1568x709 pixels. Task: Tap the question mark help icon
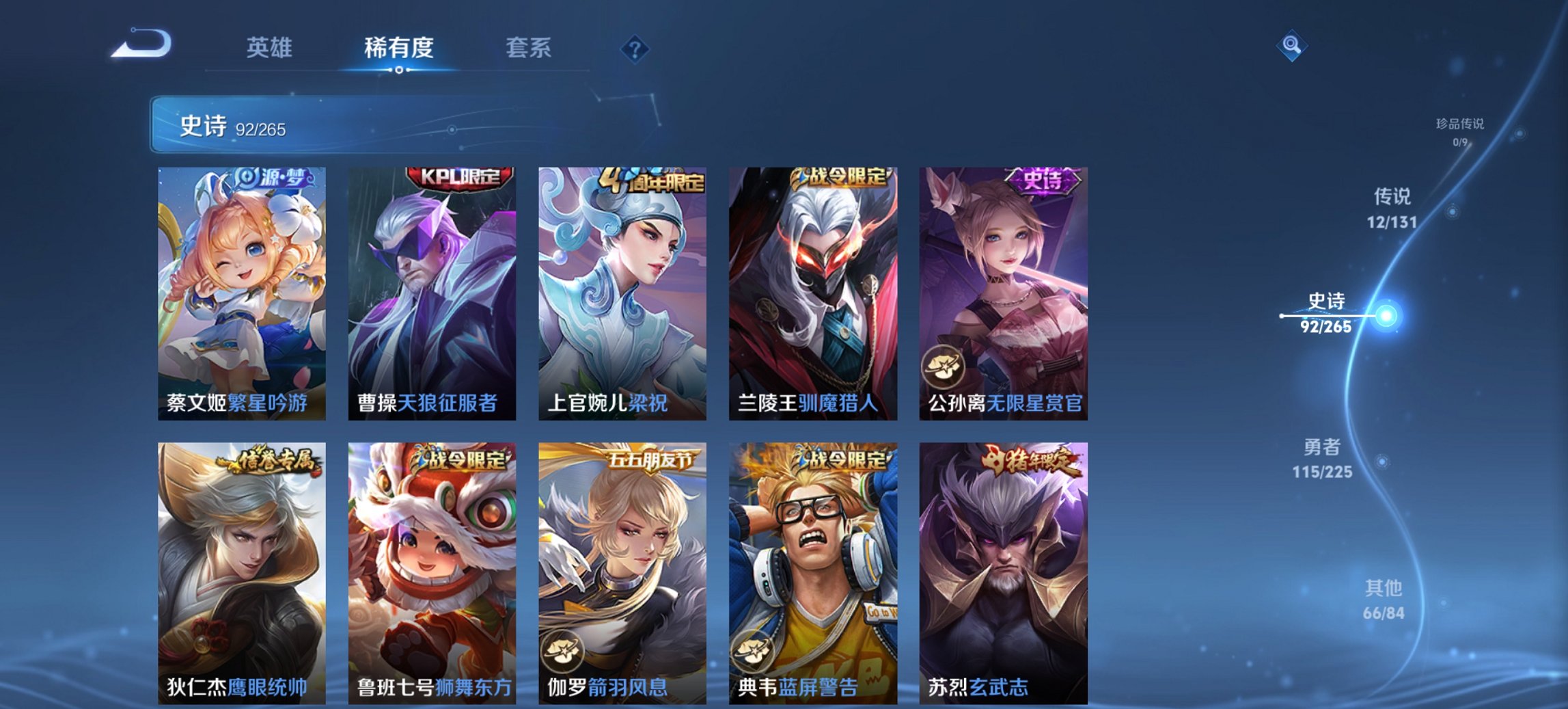click(x=635, y=48)
